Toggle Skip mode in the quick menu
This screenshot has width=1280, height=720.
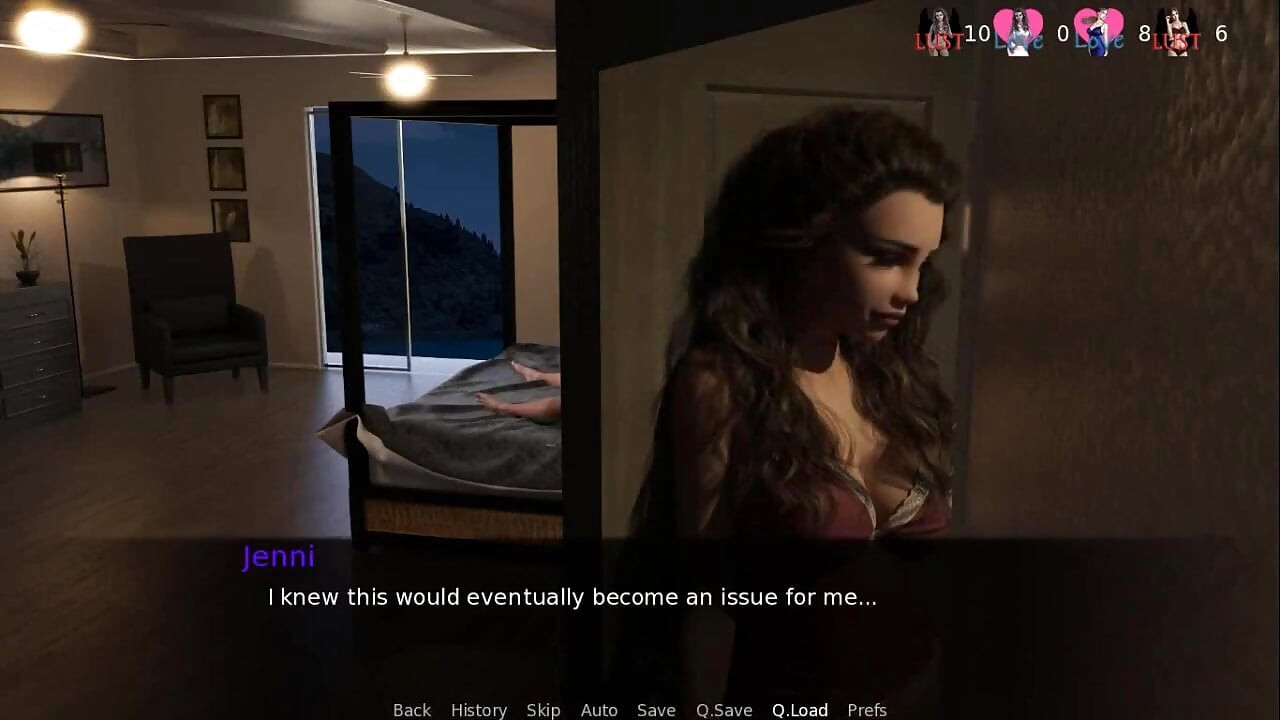pos(544,709)
